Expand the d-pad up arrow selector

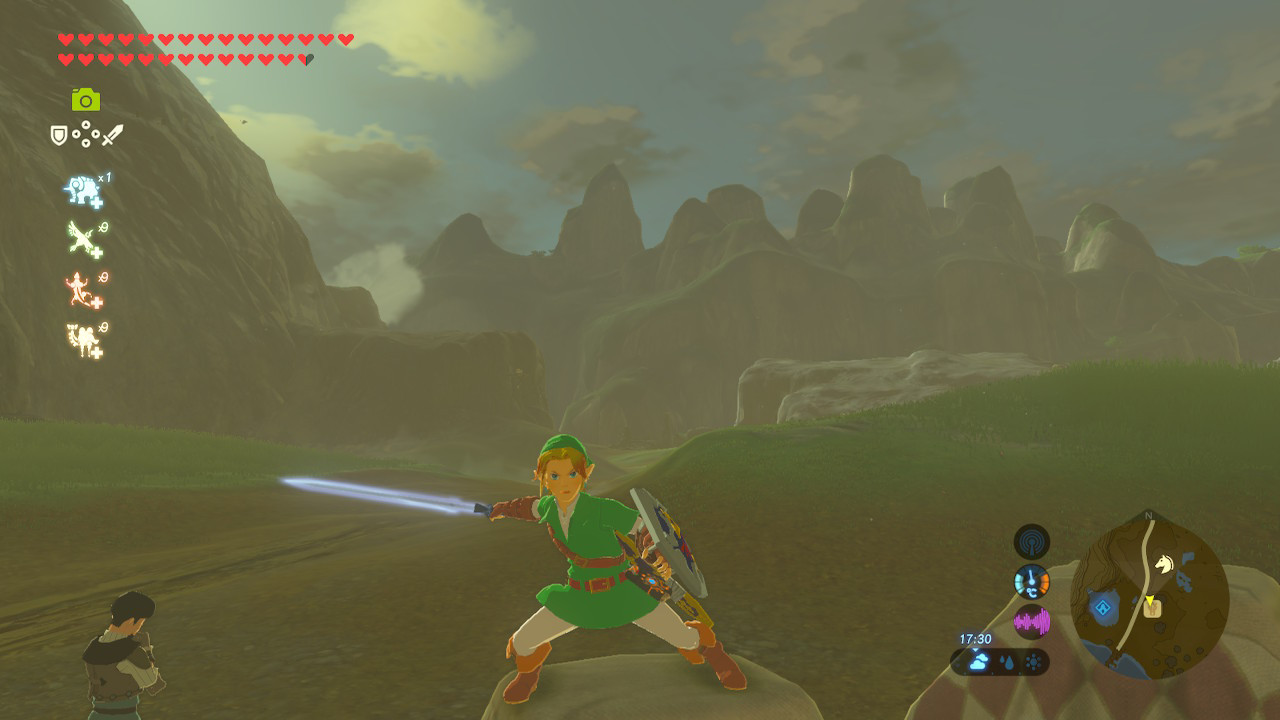pos(85,124)
